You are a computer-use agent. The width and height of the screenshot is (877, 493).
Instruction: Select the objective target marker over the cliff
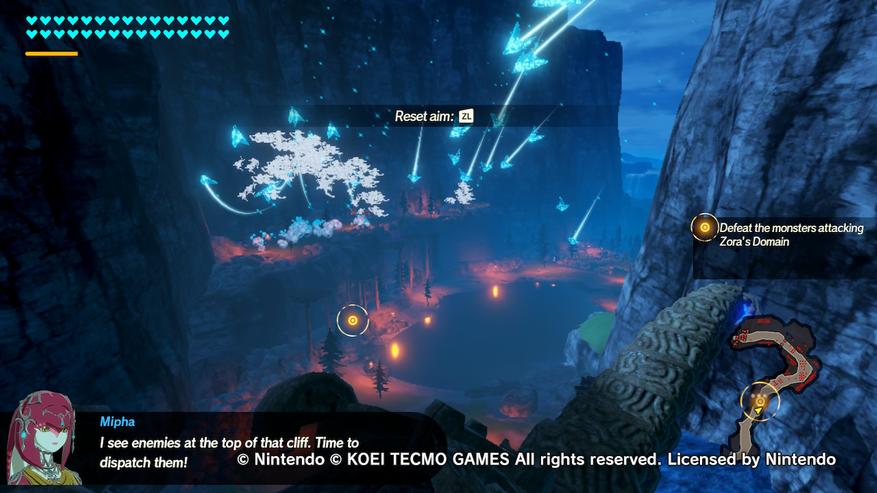(x=352, y=320)
